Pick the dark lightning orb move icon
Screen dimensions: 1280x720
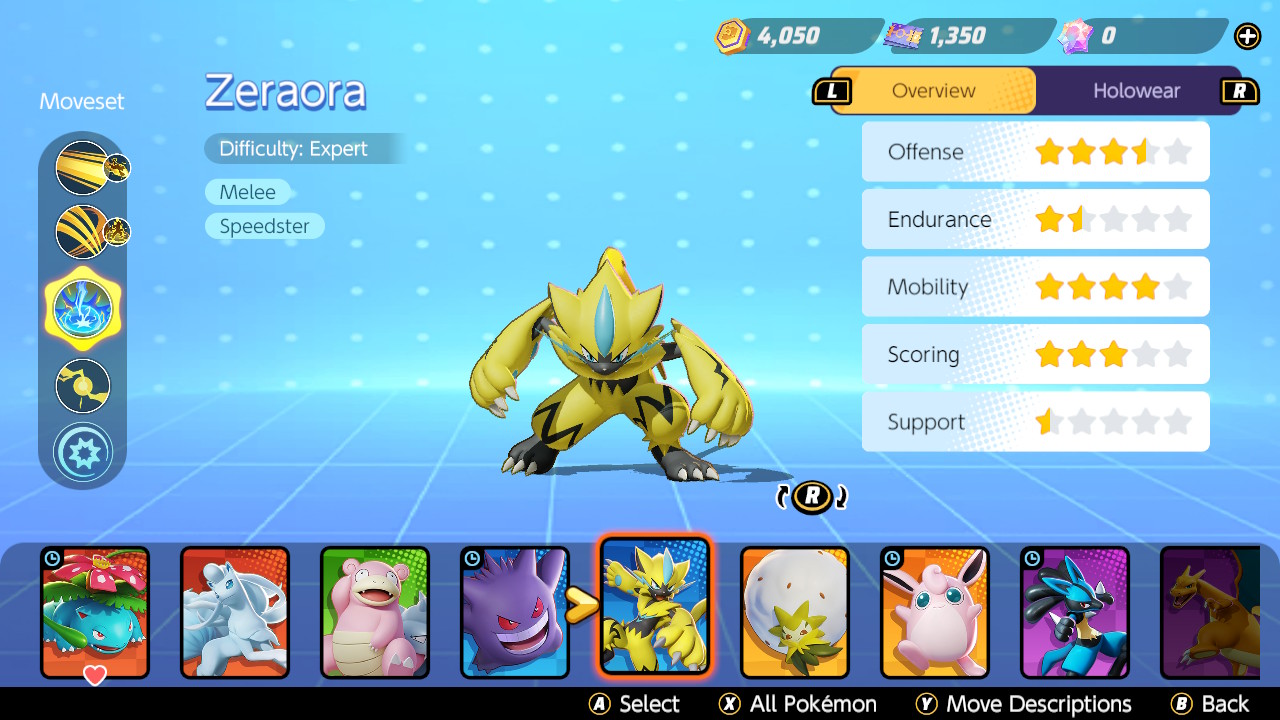83,386
